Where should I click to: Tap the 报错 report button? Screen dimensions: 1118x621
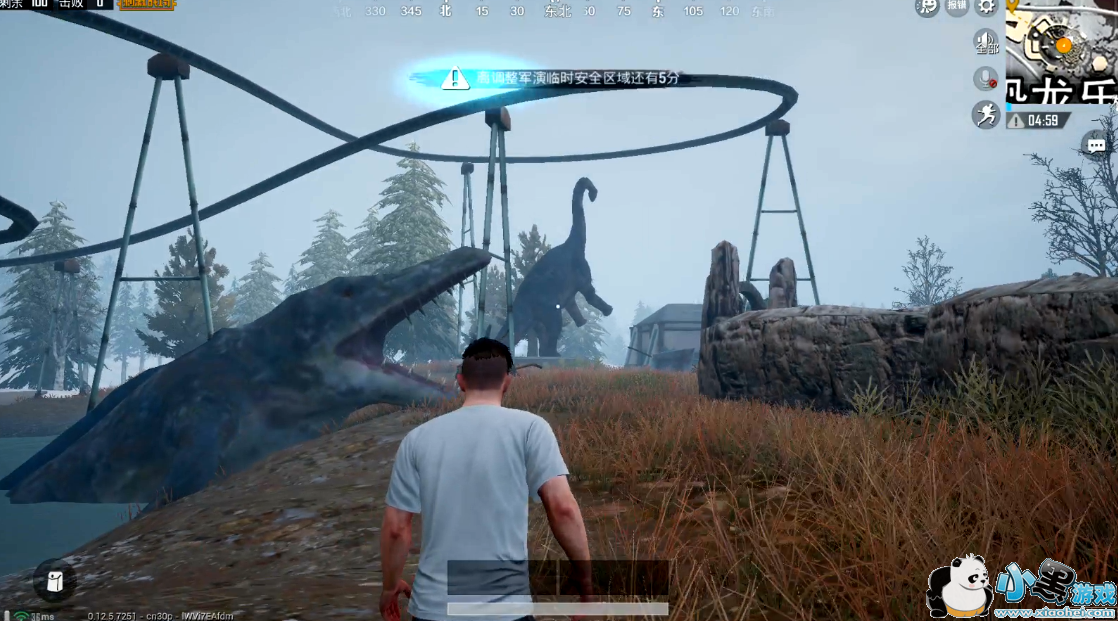[957, 6]
